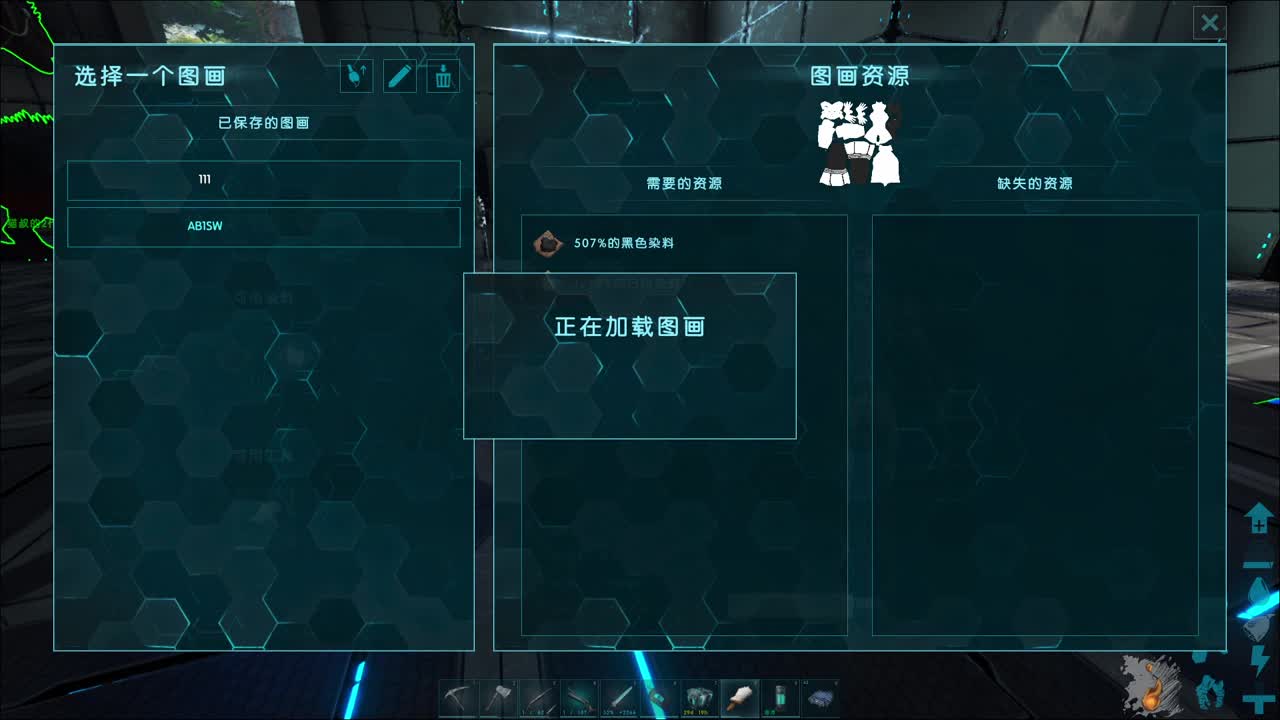
Task: Select the paintbrush in the hotbar
Action: coord(740,695)
